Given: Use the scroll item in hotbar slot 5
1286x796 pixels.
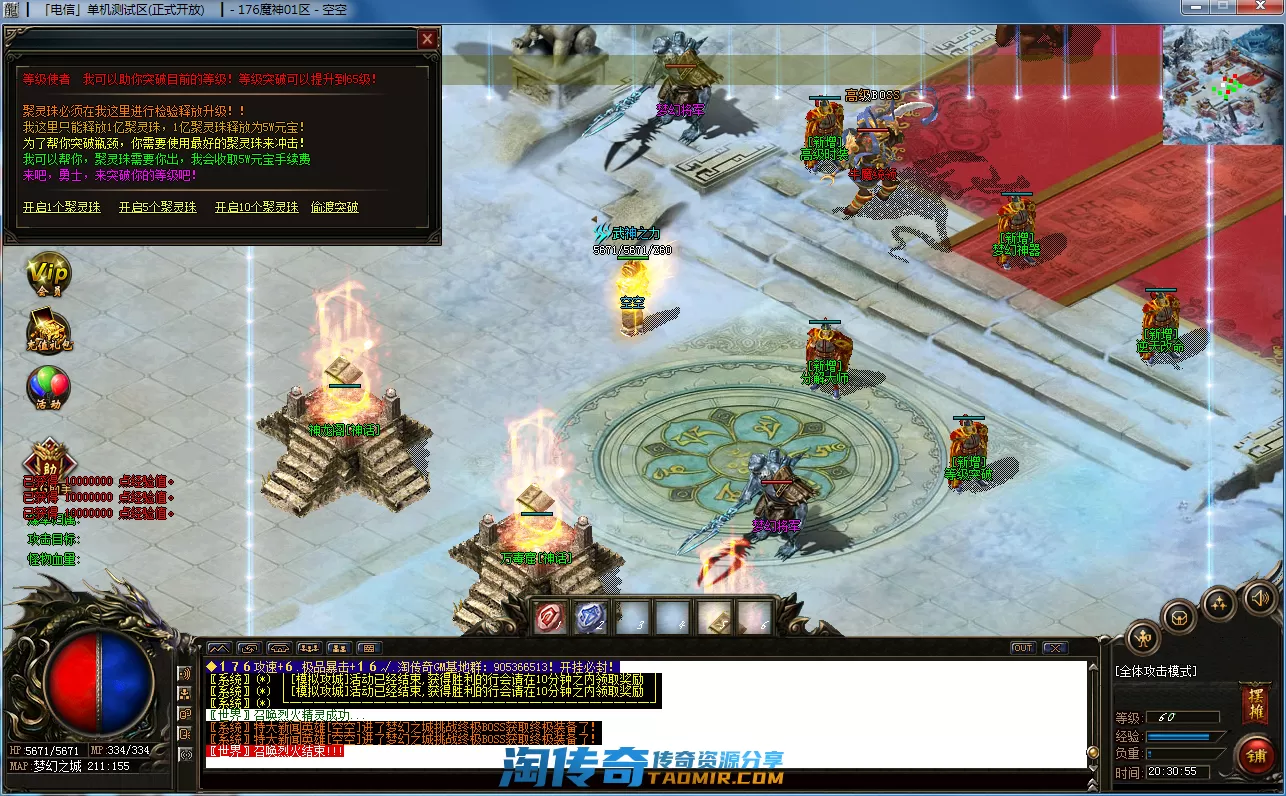Looking at the screenshot, I should coord(714,617).
